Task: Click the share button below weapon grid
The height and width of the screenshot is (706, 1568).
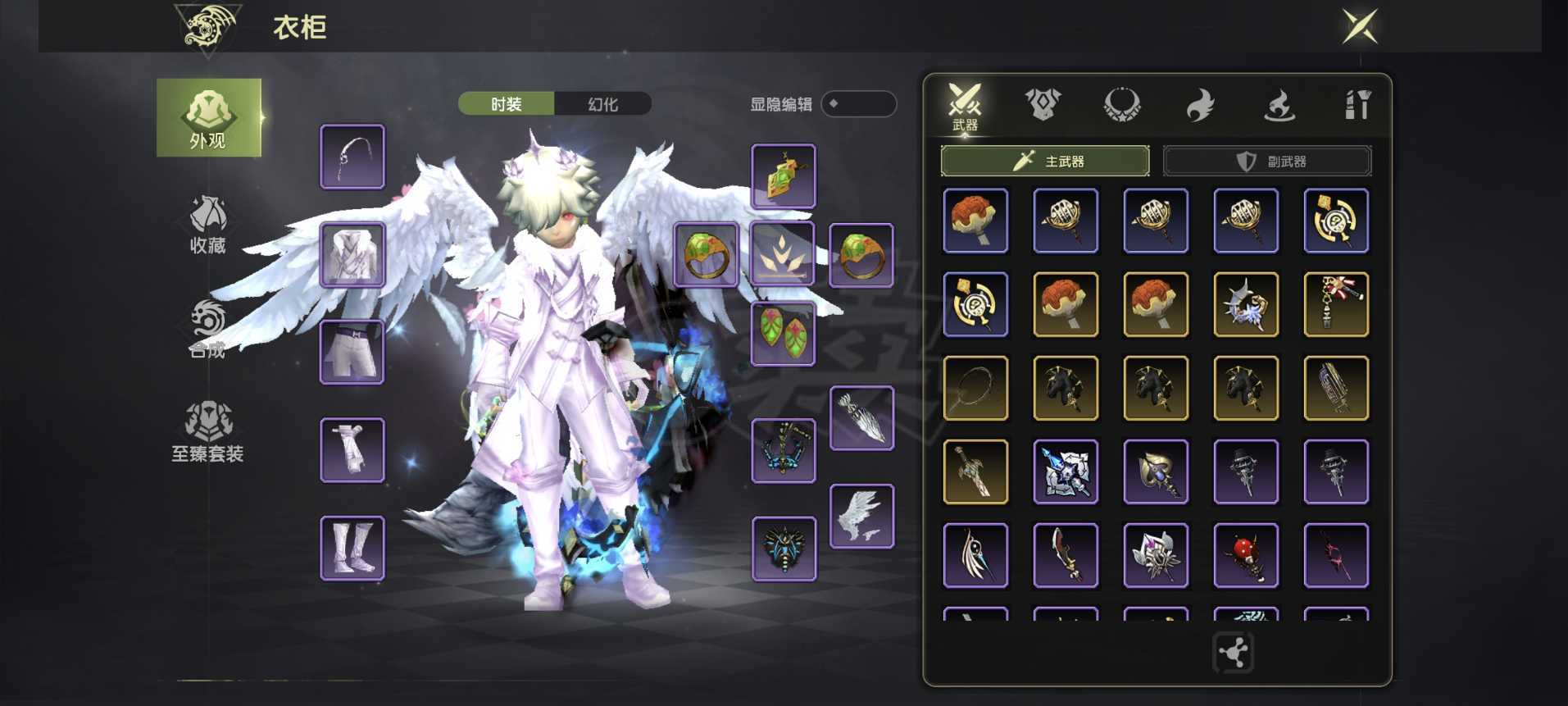Action: [1233, 653]
